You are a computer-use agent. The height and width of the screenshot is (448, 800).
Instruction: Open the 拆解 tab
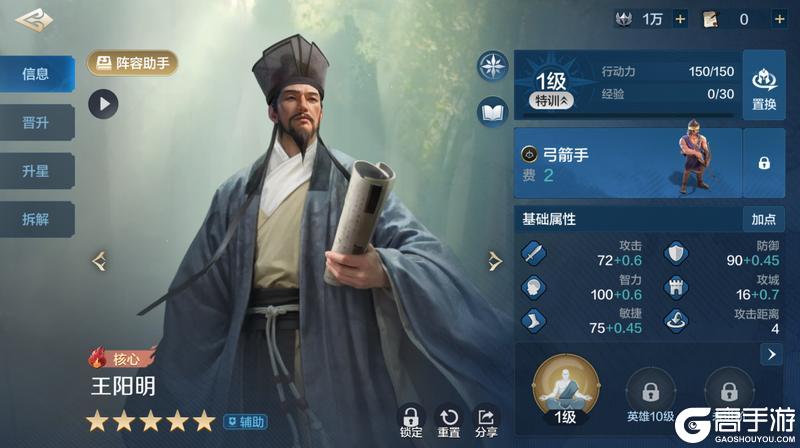(36, 219)
